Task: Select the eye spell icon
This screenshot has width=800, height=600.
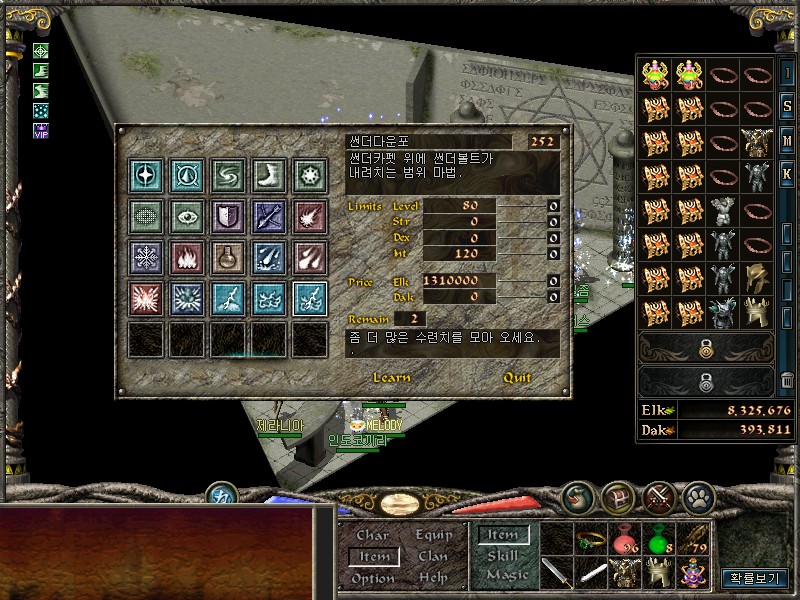Action: [x=187, y=215]
